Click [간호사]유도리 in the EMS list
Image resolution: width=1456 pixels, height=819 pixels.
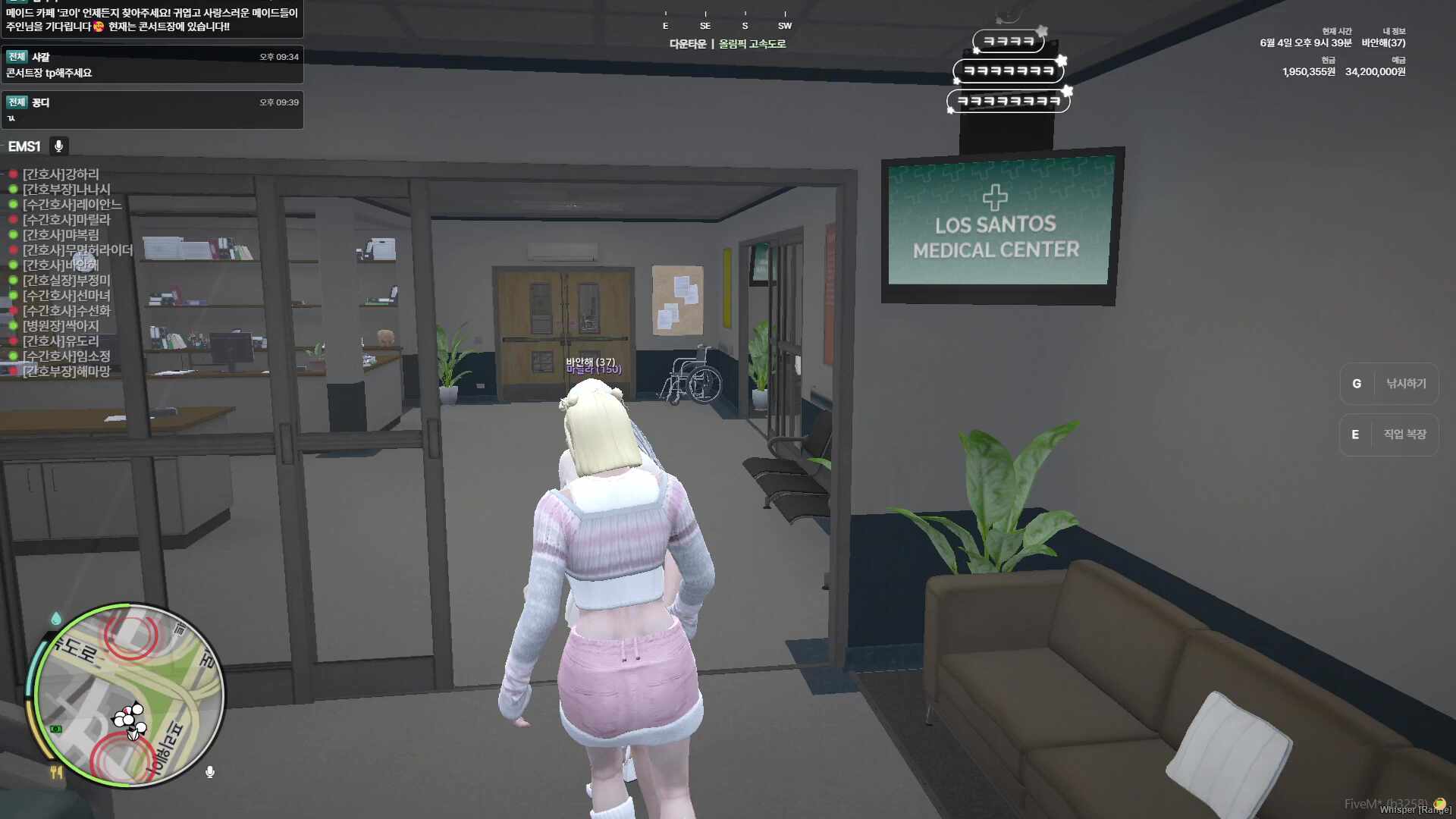coord(61,341)
